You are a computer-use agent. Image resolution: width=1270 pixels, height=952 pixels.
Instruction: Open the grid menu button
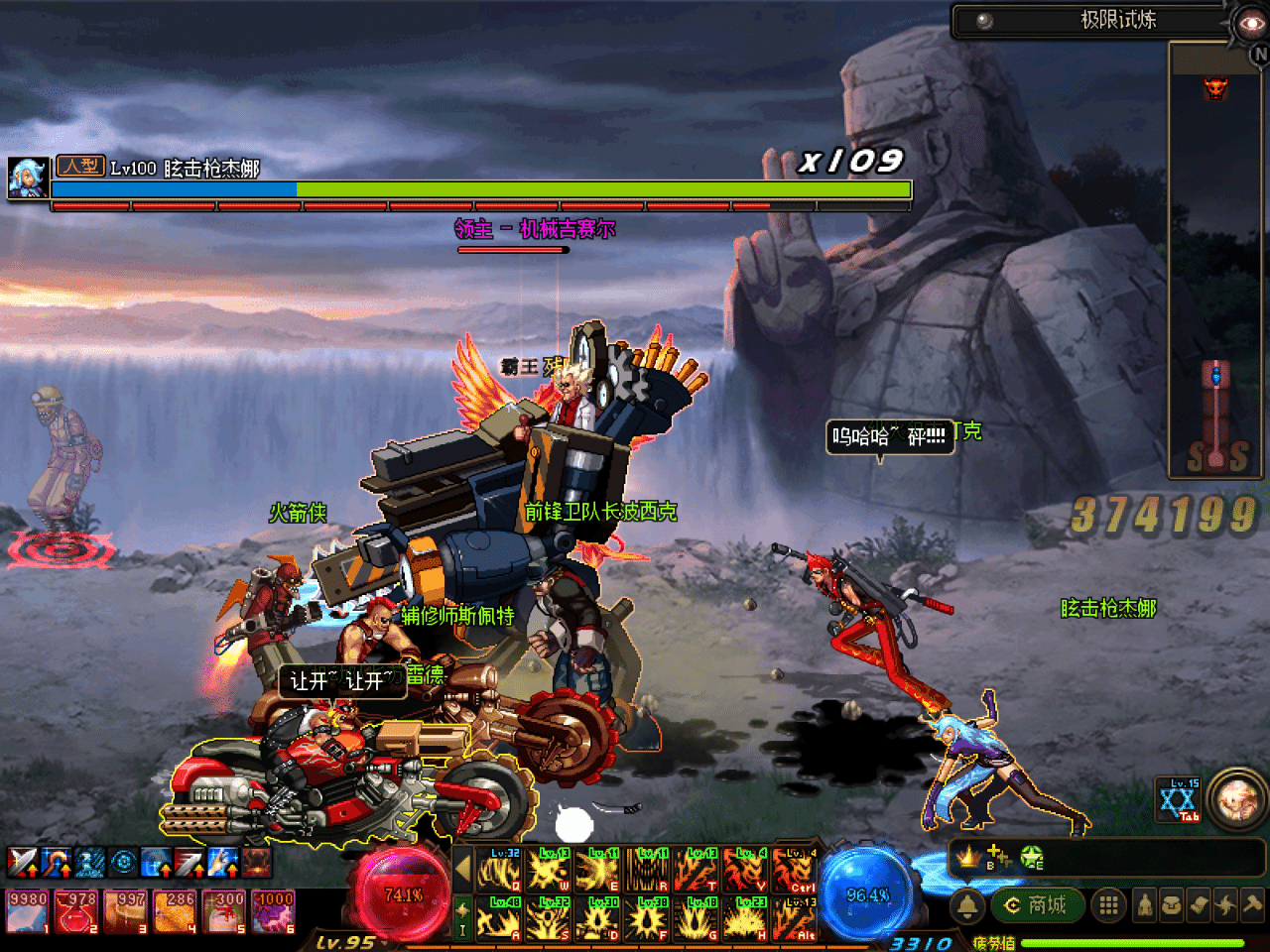click(x=1108, y=905)
